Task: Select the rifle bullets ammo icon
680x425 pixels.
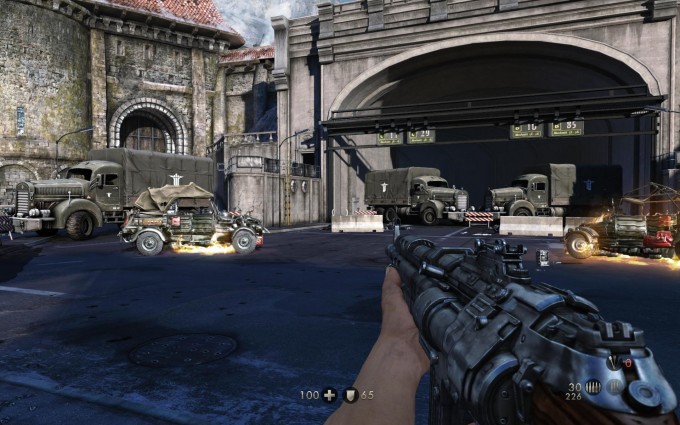Action: point(593,386)
